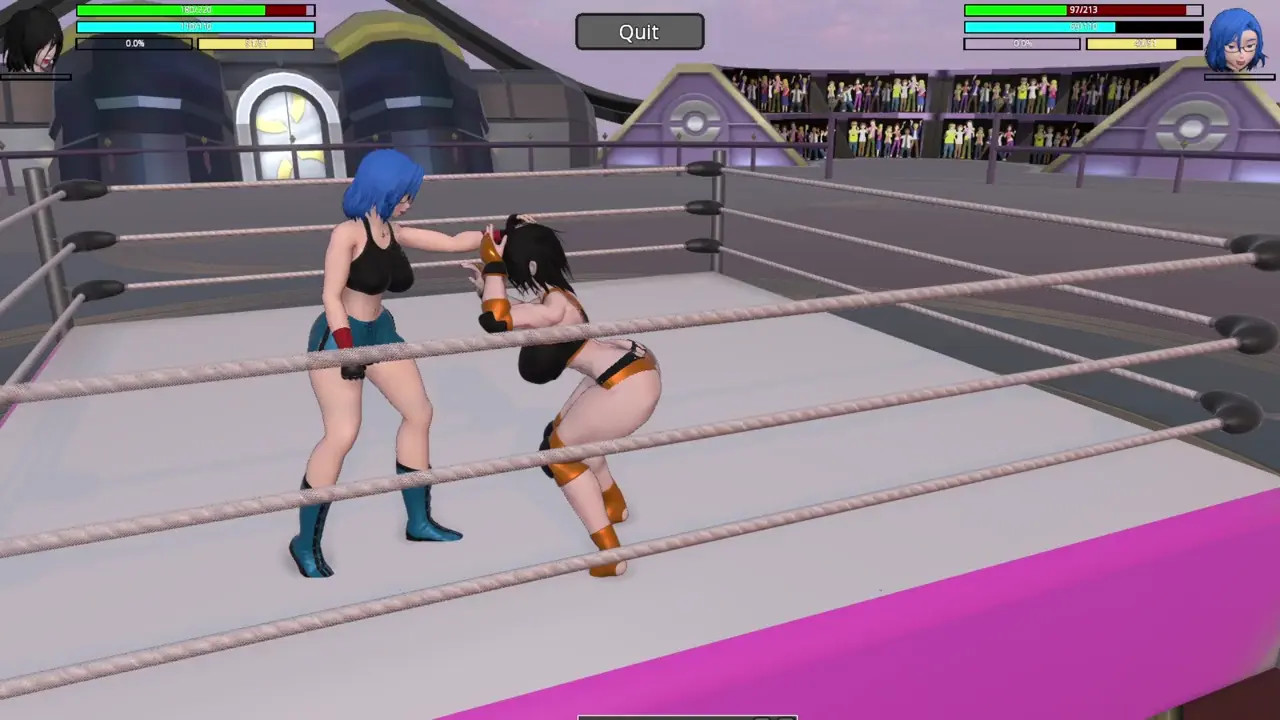
Task: Click the Quit button
Action: tap(639, 32)
